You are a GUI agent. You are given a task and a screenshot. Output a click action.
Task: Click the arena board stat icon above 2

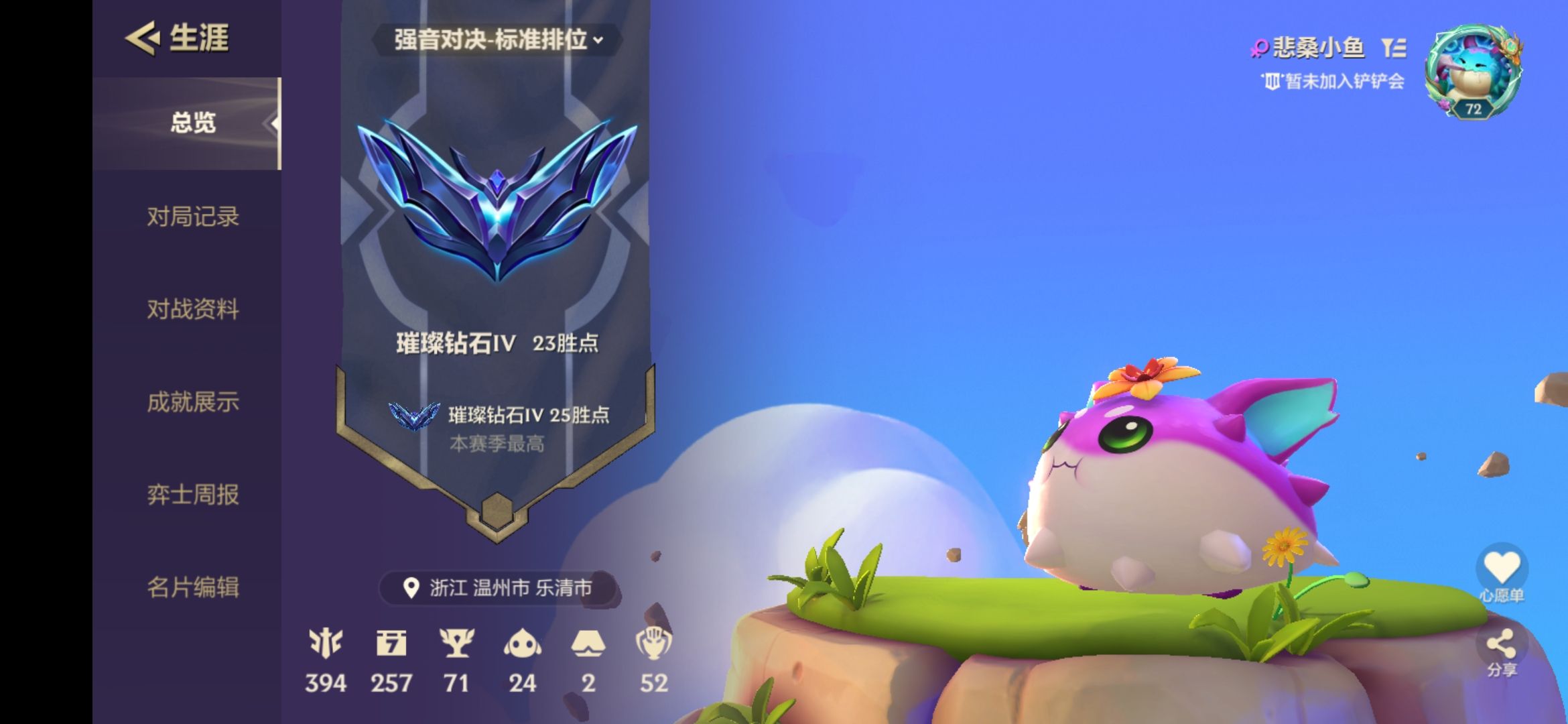pyautogui.click(x=589, y=644)
